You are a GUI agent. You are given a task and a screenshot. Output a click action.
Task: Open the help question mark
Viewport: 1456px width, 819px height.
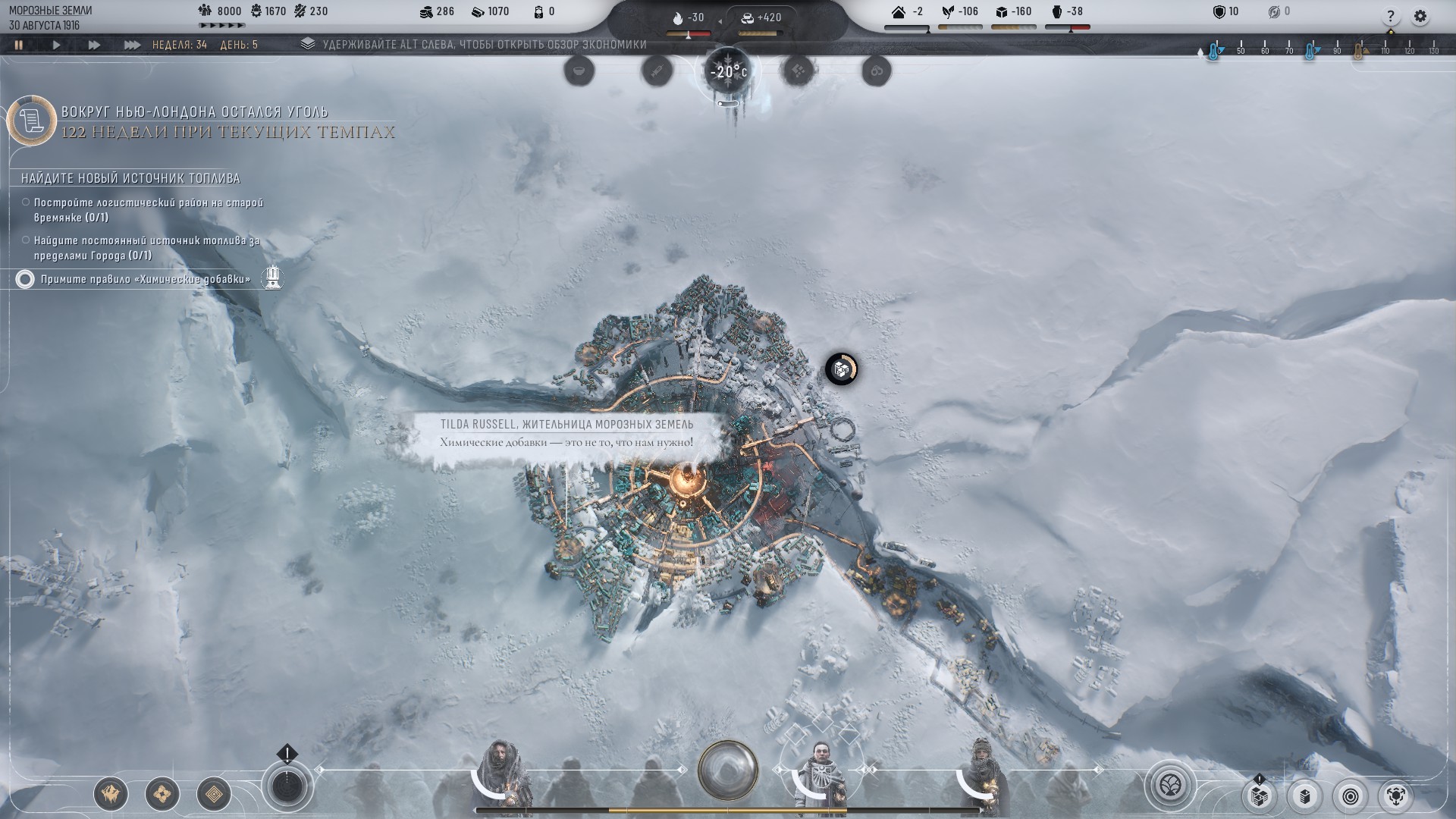(1390, 16)
